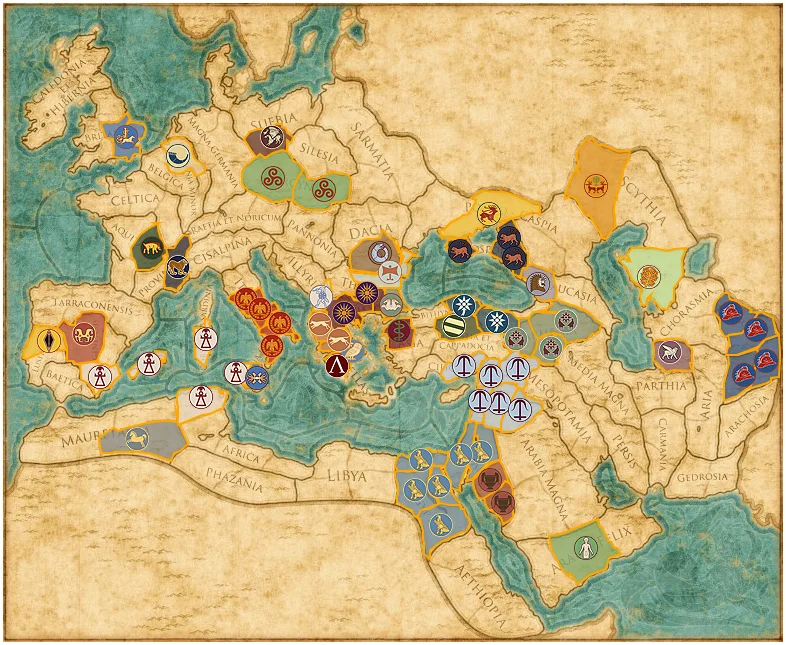The width and height of the screenshot is (786, 645).
Task: Click the green striped shield emblem
Action: click(x=455, y=326)
